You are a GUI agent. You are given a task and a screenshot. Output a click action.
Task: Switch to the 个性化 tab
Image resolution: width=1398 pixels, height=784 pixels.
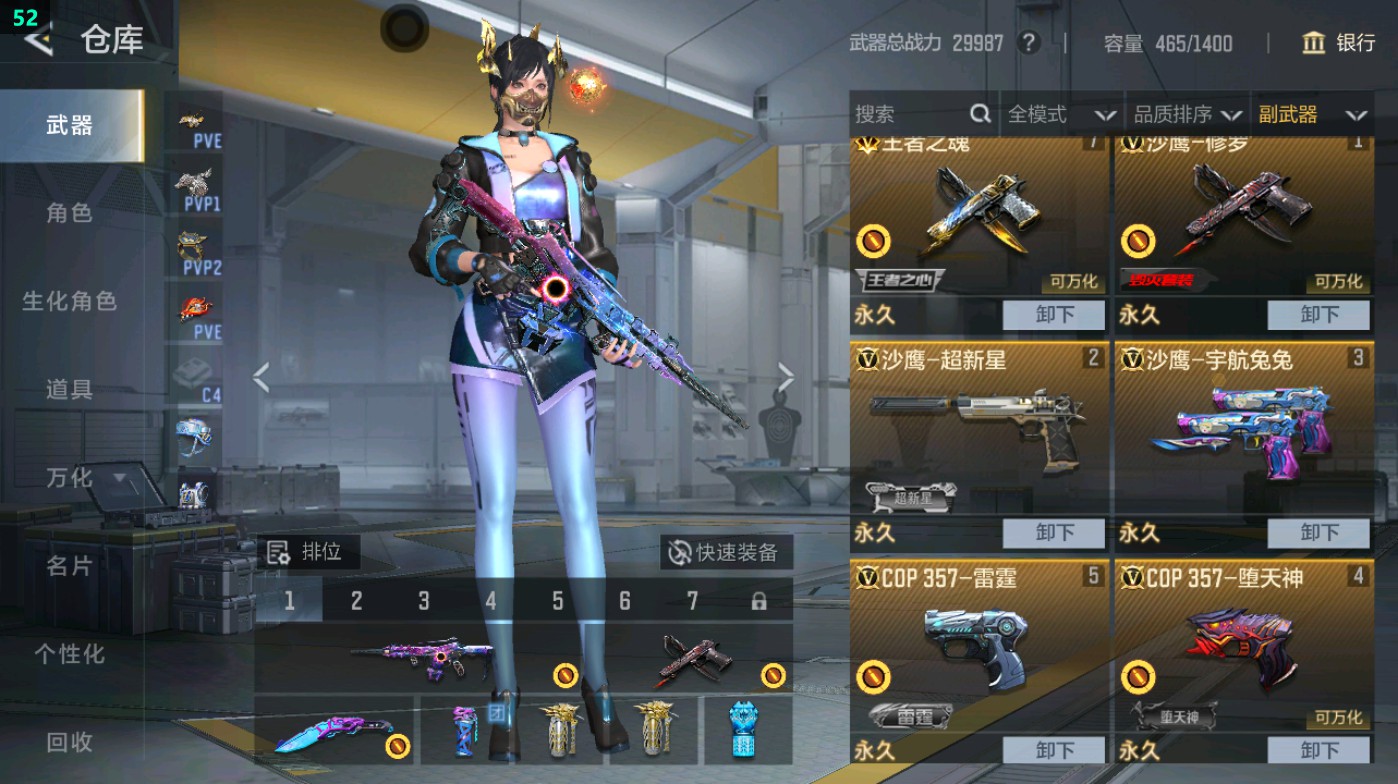(69, 654)
